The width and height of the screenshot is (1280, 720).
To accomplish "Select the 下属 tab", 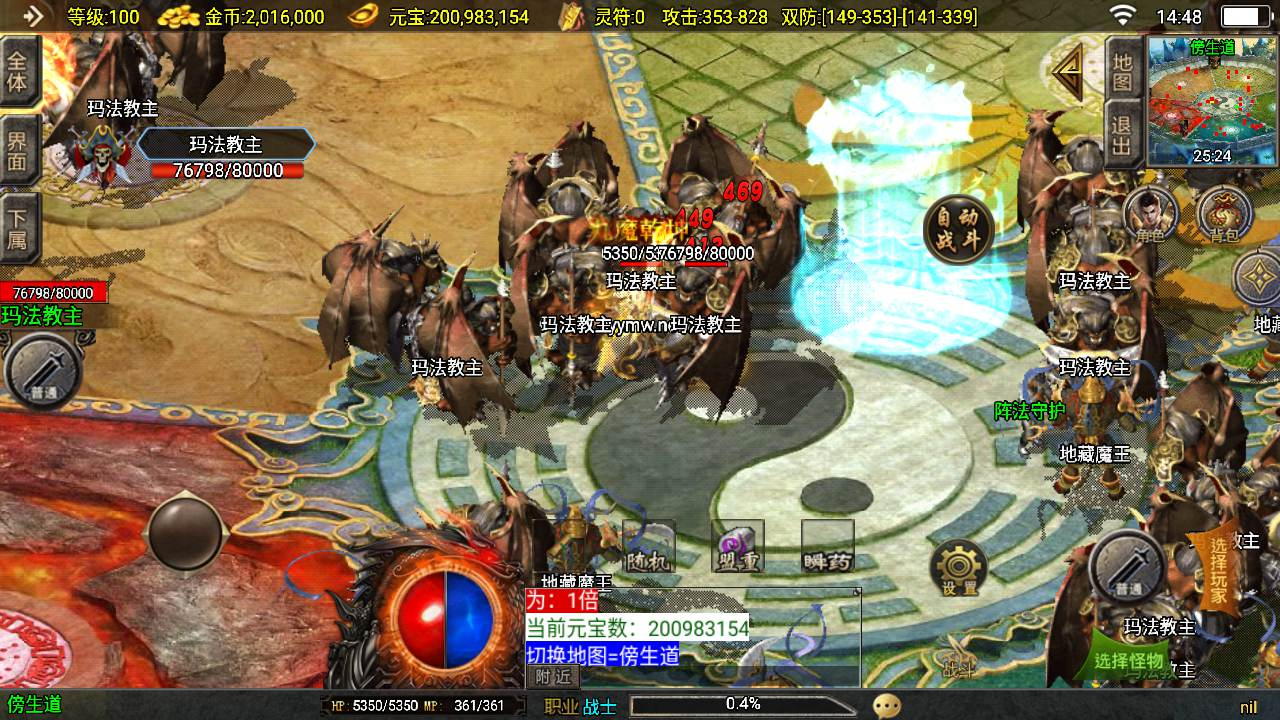I will (18, 229).
